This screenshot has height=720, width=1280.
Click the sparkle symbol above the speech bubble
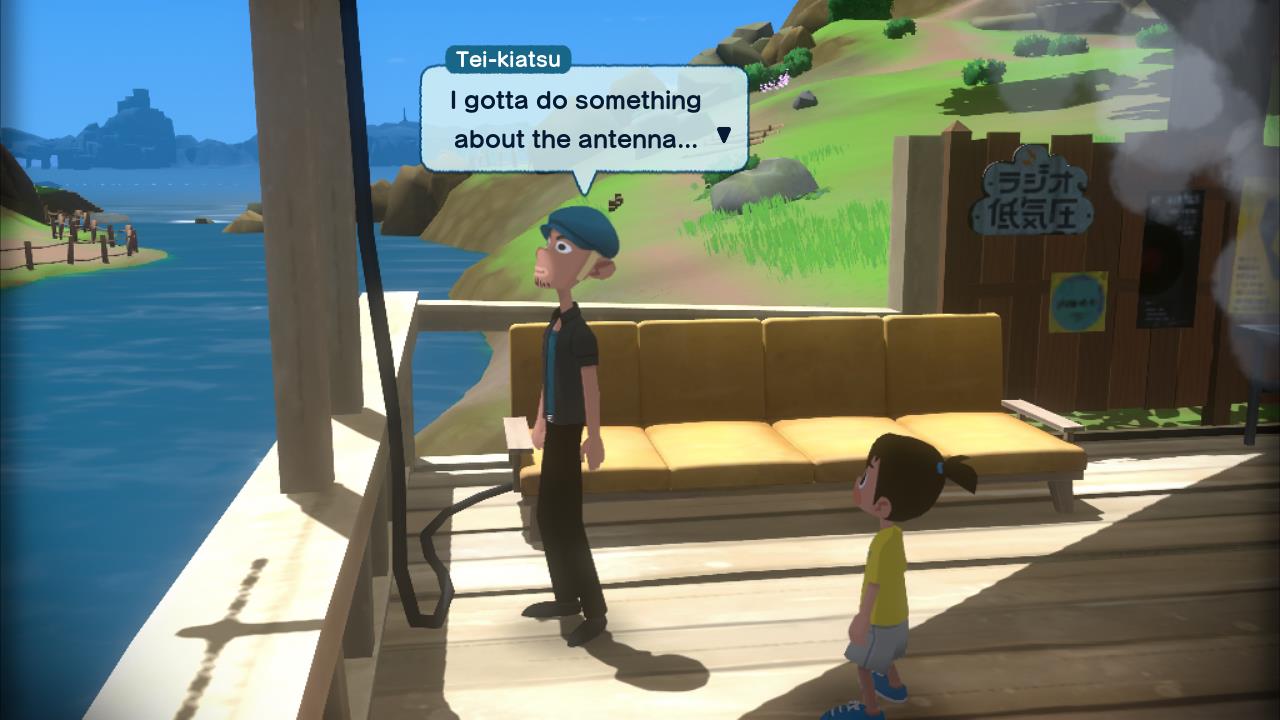[x=614, y=201]
